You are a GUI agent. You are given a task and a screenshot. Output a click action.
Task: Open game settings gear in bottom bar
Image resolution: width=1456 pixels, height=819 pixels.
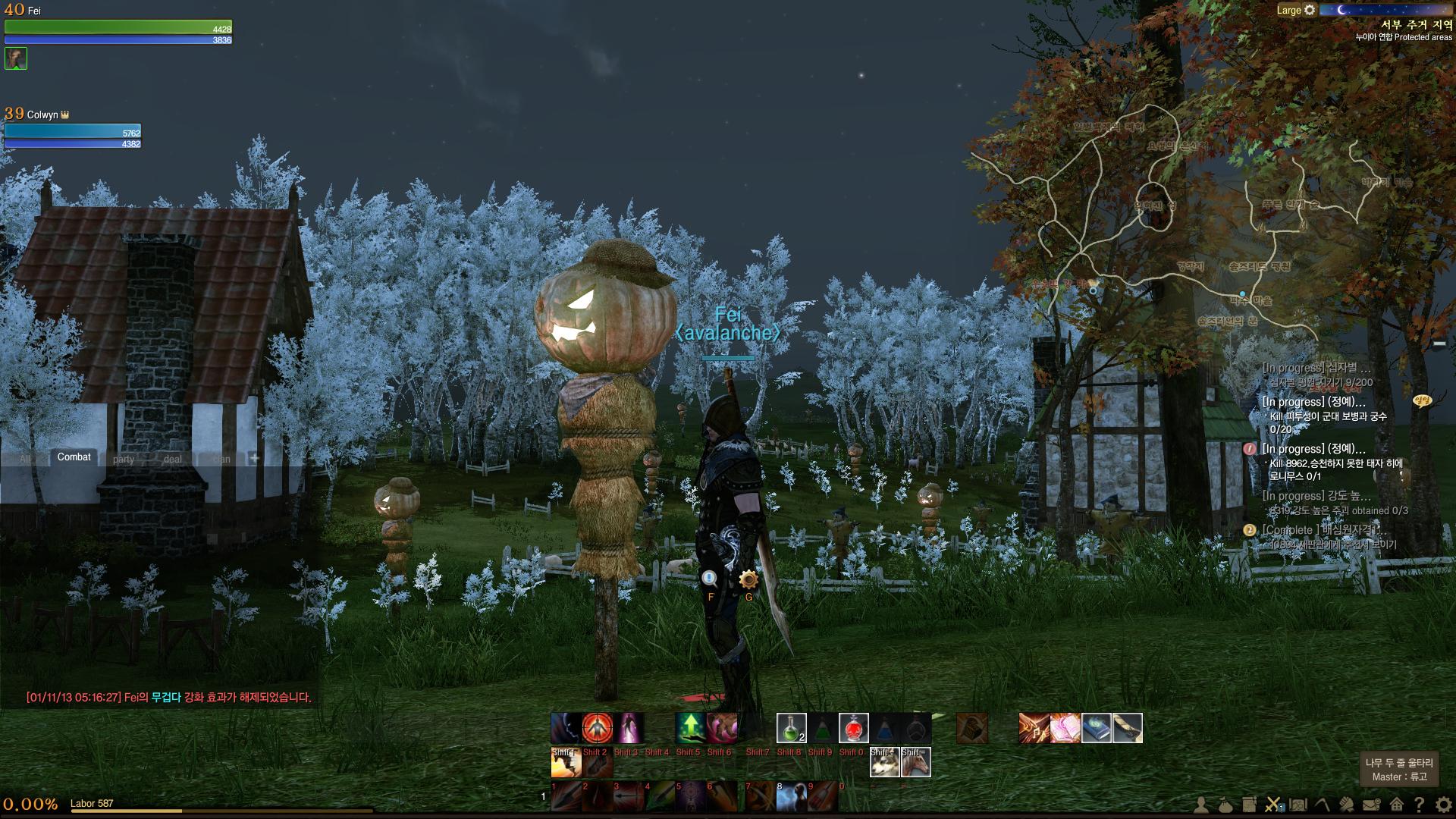coord(1443,805)
